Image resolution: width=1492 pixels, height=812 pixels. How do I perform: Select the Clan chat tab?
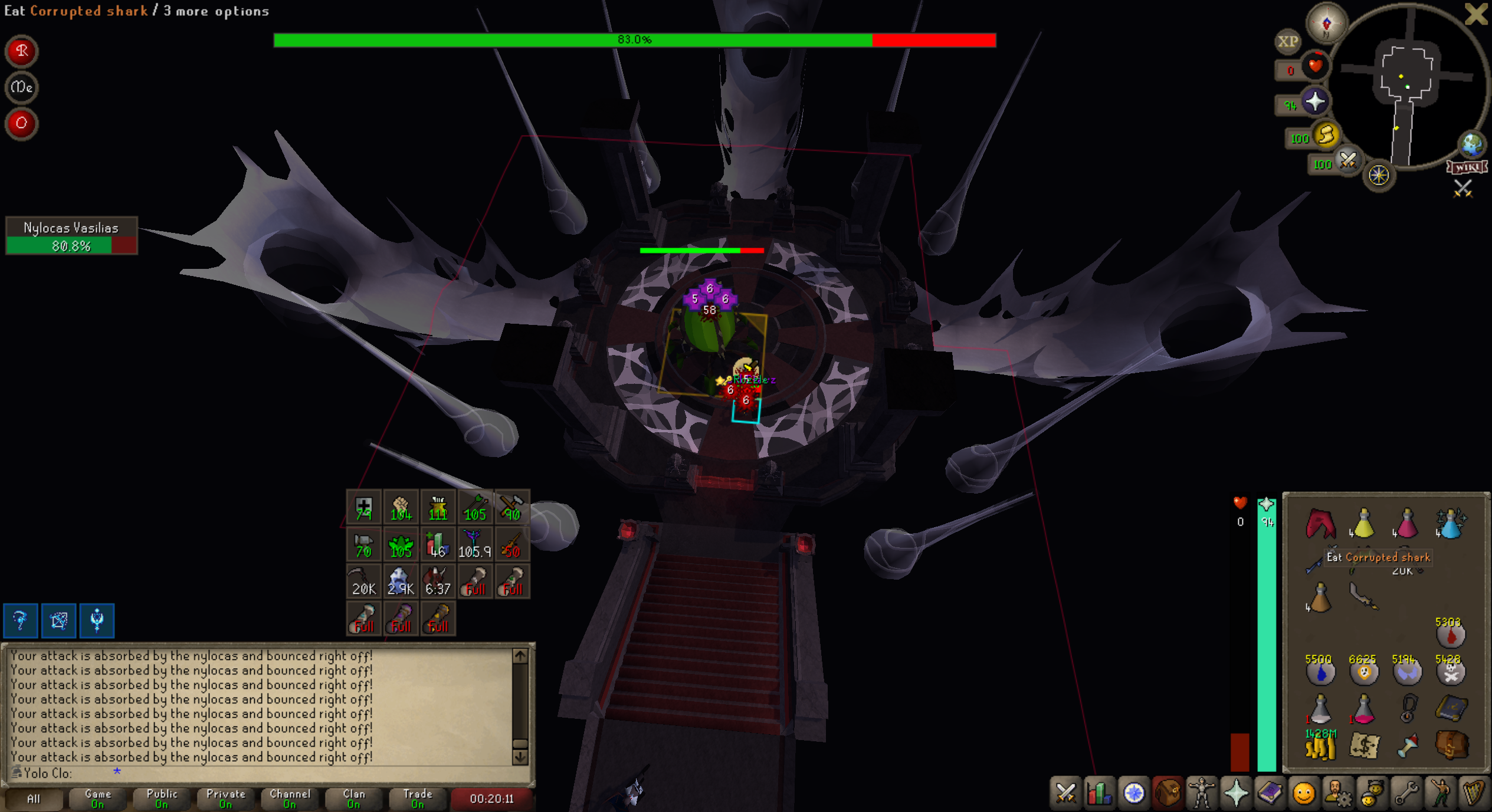pyautogui.click(x=353, y=798)
